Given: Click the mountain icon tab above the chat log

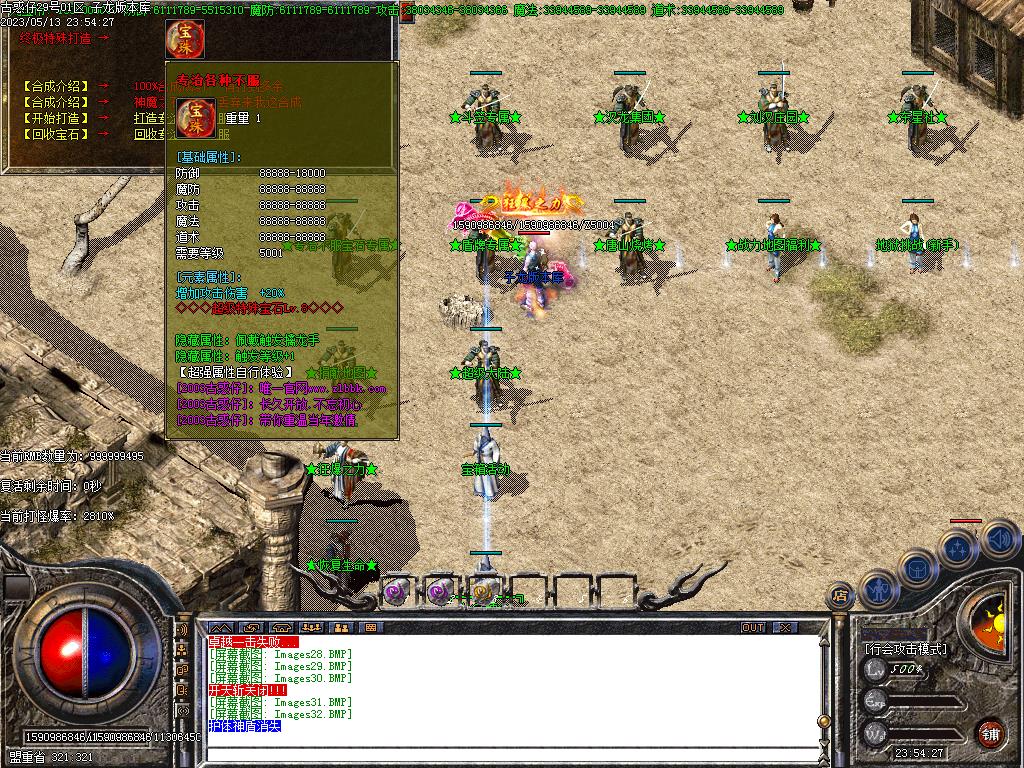Looking at the screenshot, I should click(x=219, y=627).
